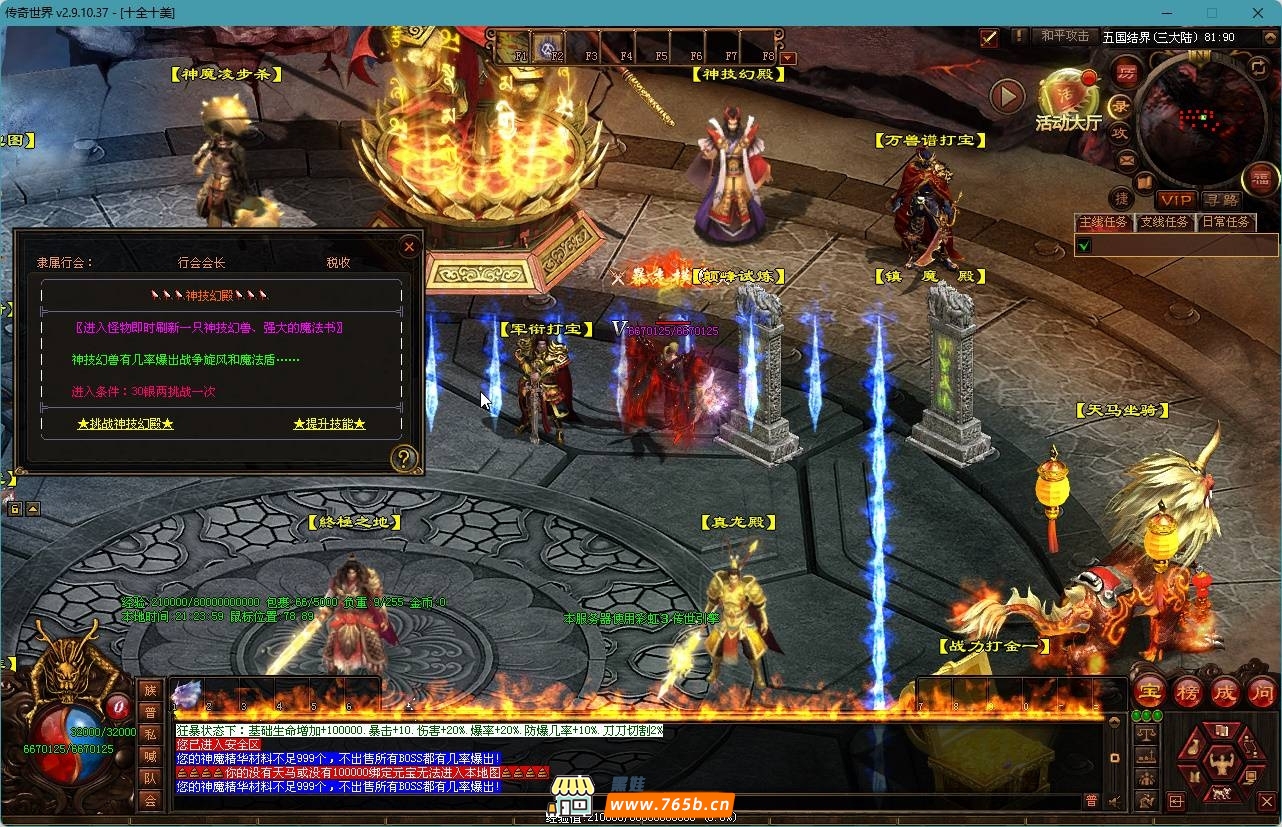
Task: Close the 神技幻殿 dialog window
Action: click(x=408, y=246)
